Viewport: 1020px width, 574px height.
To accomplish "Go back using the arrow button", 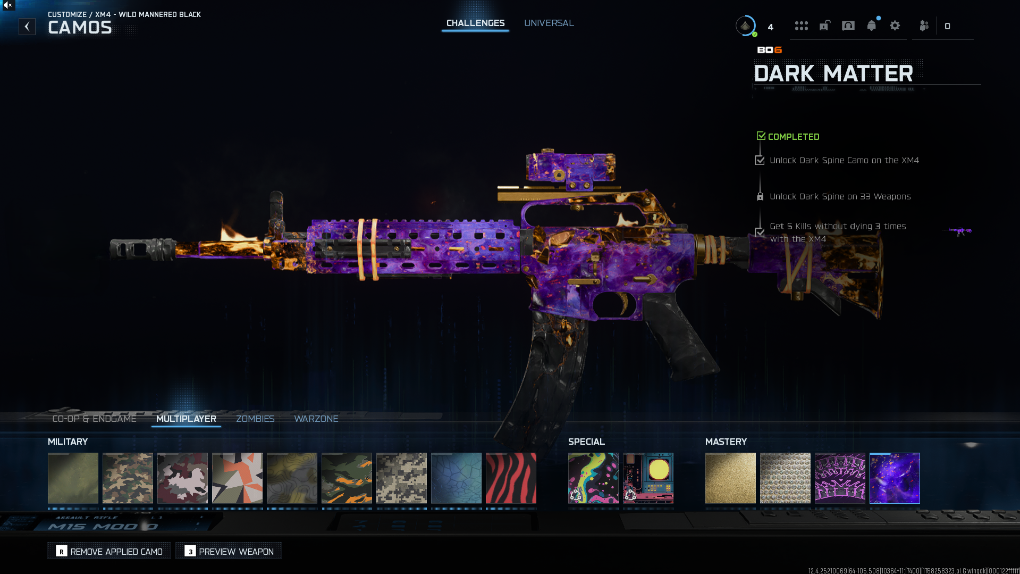I will pos(27,27).
